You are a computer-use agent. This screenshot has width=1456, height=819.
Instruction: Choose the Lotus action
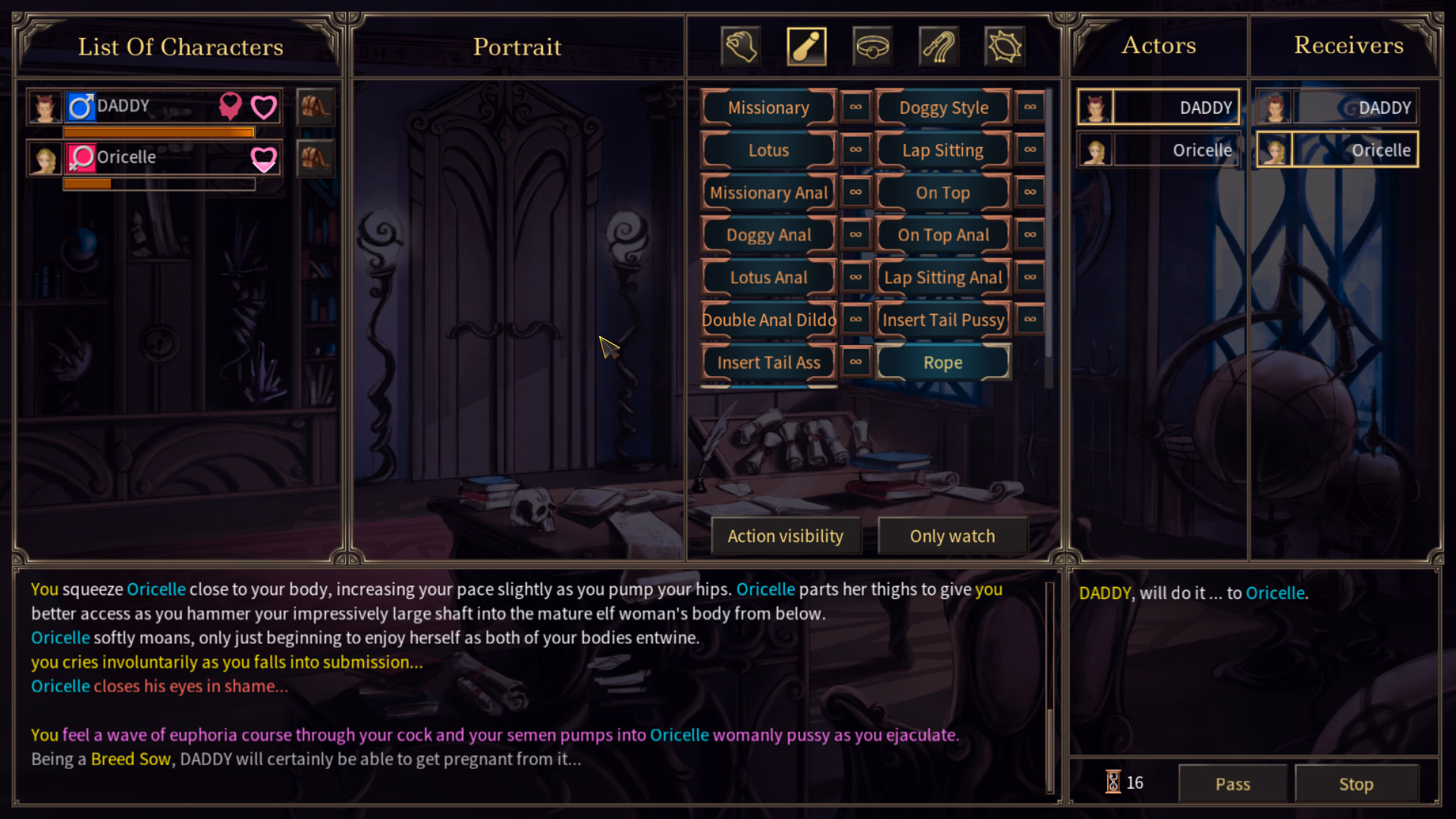coord(768,150)
